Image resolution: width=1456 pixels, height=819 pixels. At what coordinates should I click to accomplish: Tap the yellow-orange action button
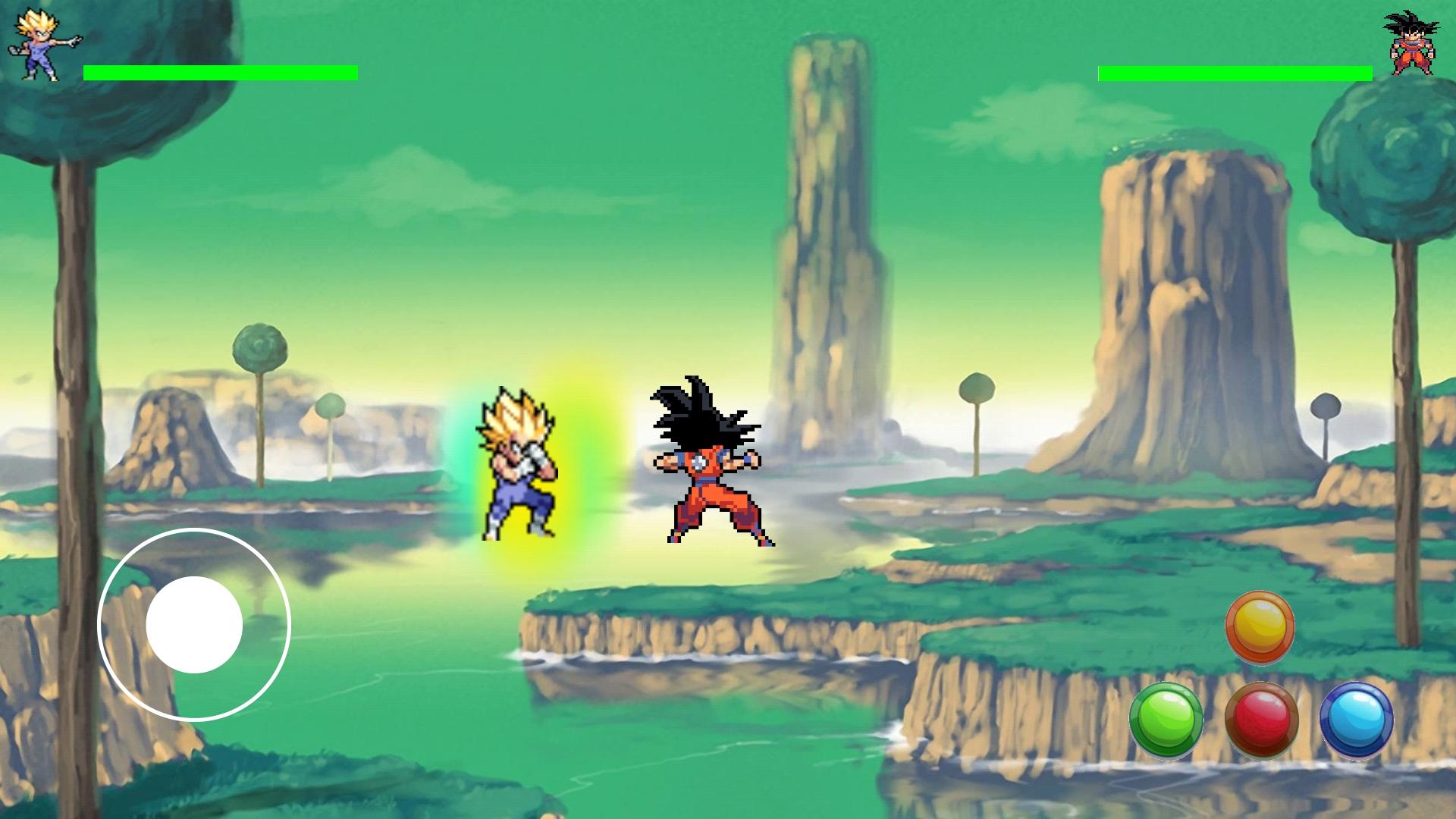(1260, 627)
